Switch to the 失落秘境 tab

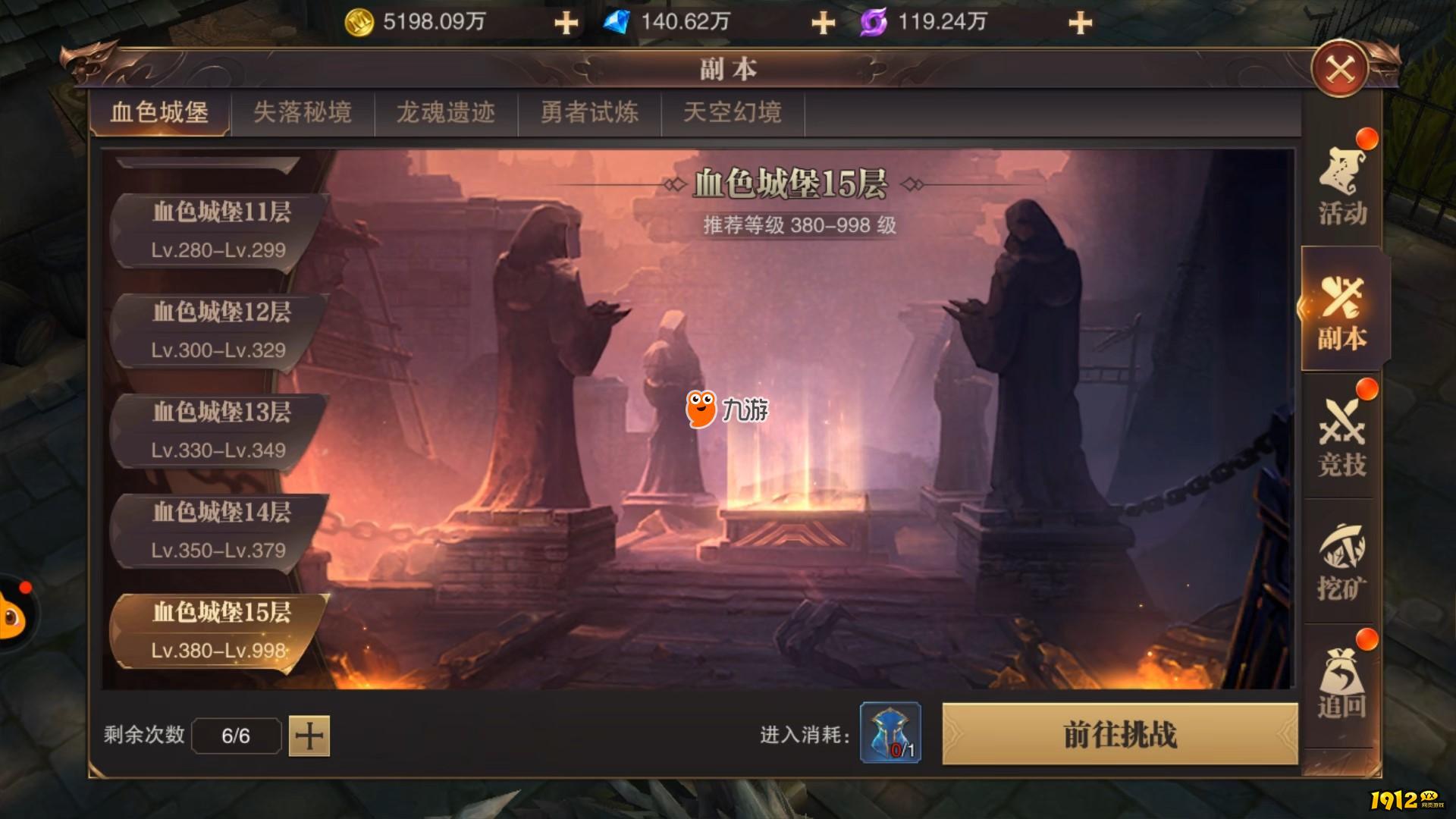(303, 112)
